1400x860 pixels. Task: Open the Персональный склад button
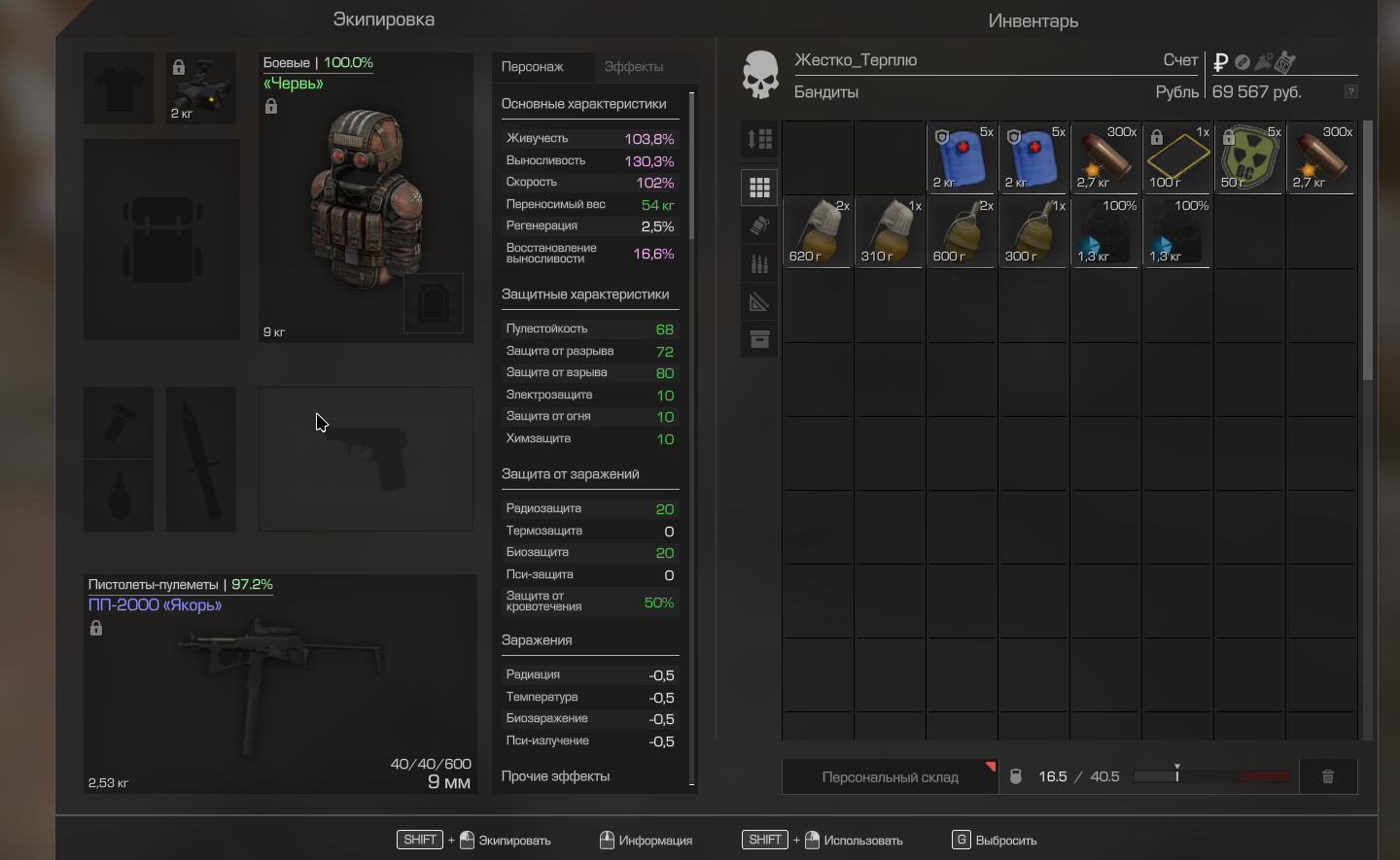890,777
